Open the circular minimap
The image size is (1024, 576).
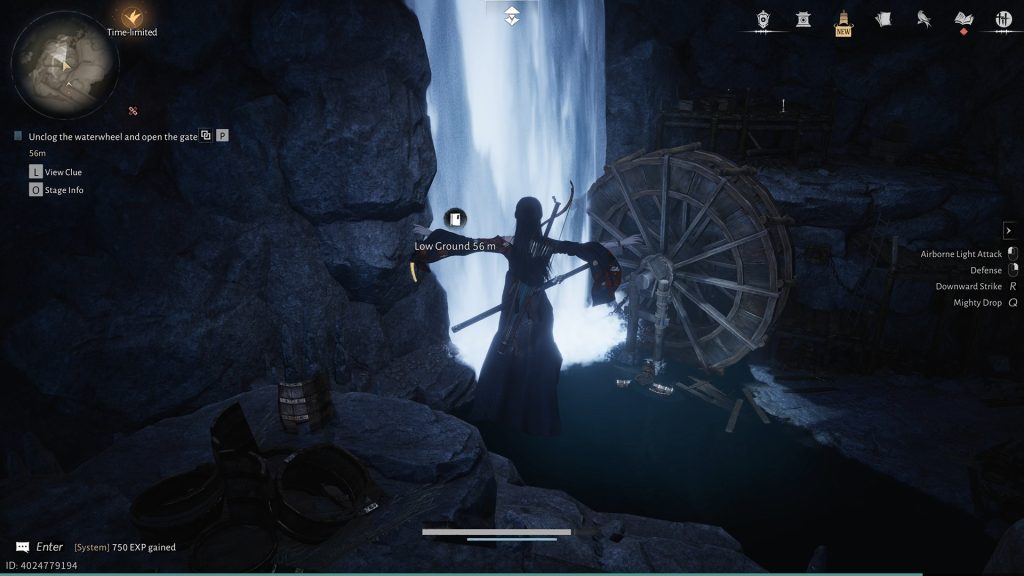(65, 66)
